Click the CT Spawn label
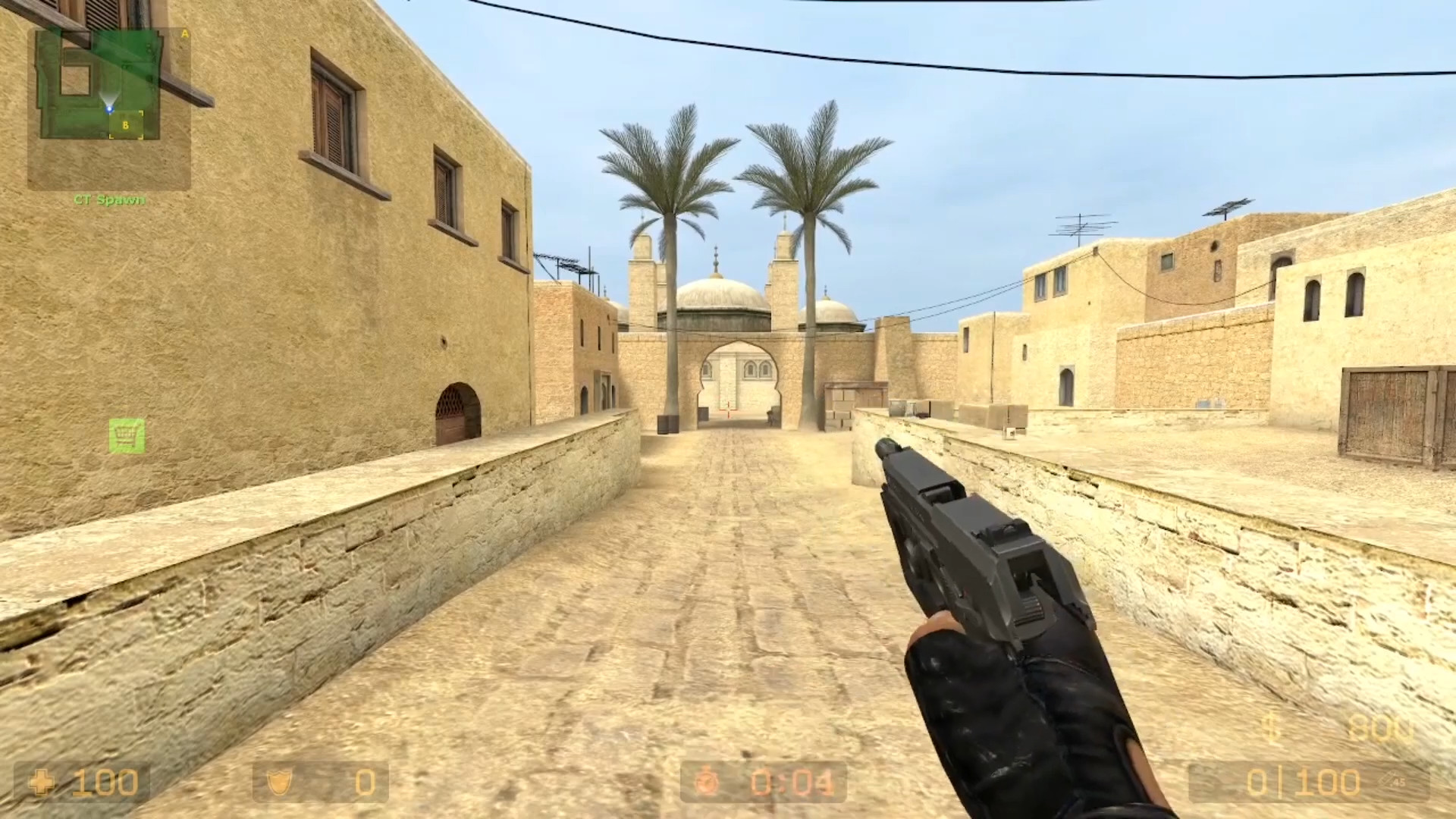This screenshot has height=819, width=1456. tap(108, 201)
